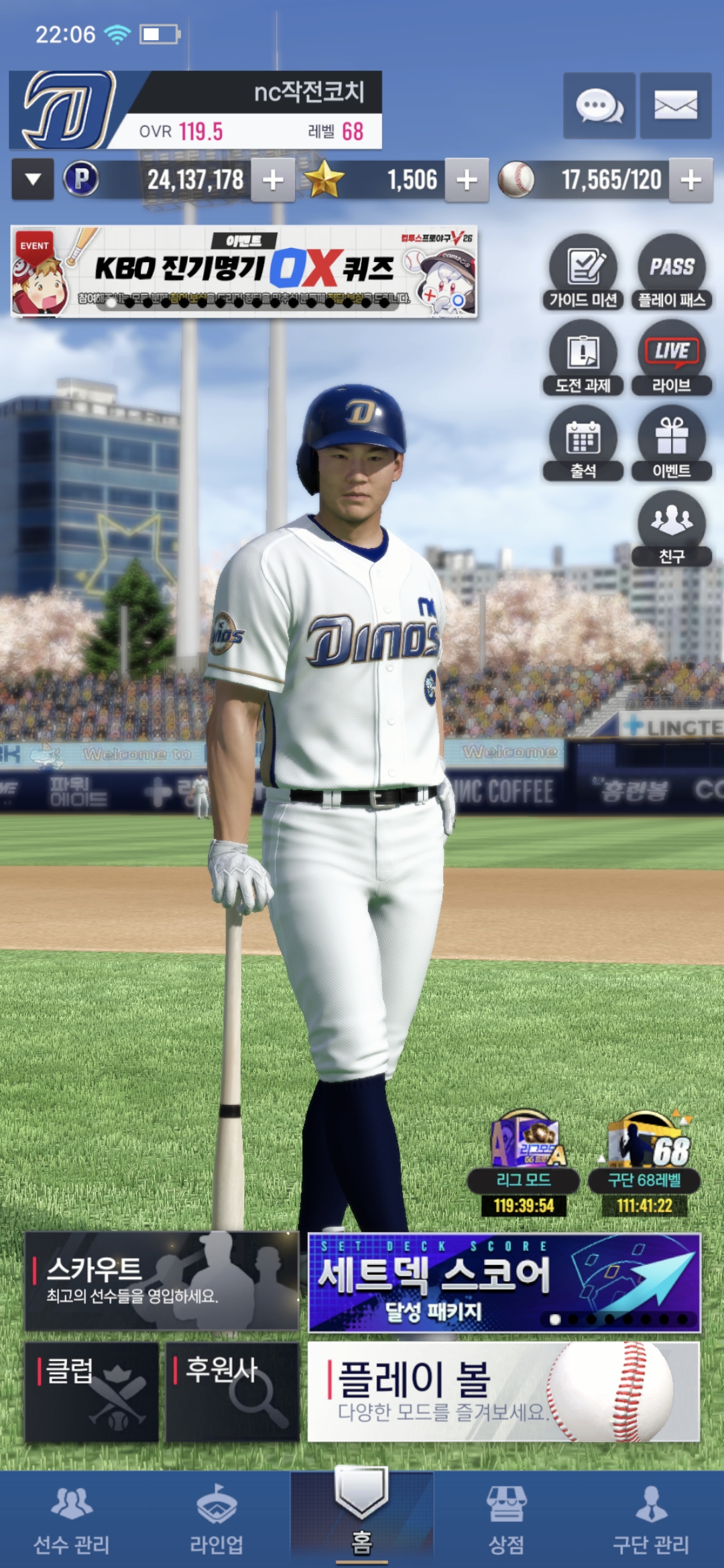The height and width of the screenshot is (1568, 724).
Task: Open 가이드 미션 guide missions
Action: click(x=583, y=272)
